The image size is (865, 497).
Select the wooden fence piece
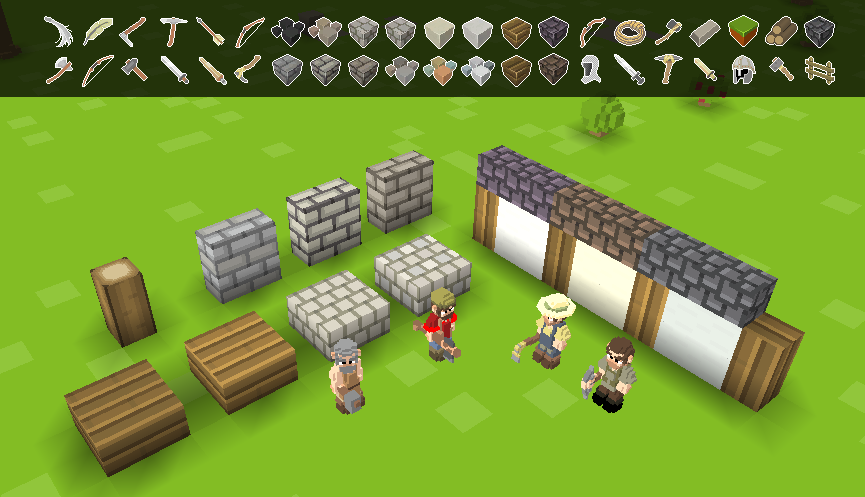(x=819, y=70)
